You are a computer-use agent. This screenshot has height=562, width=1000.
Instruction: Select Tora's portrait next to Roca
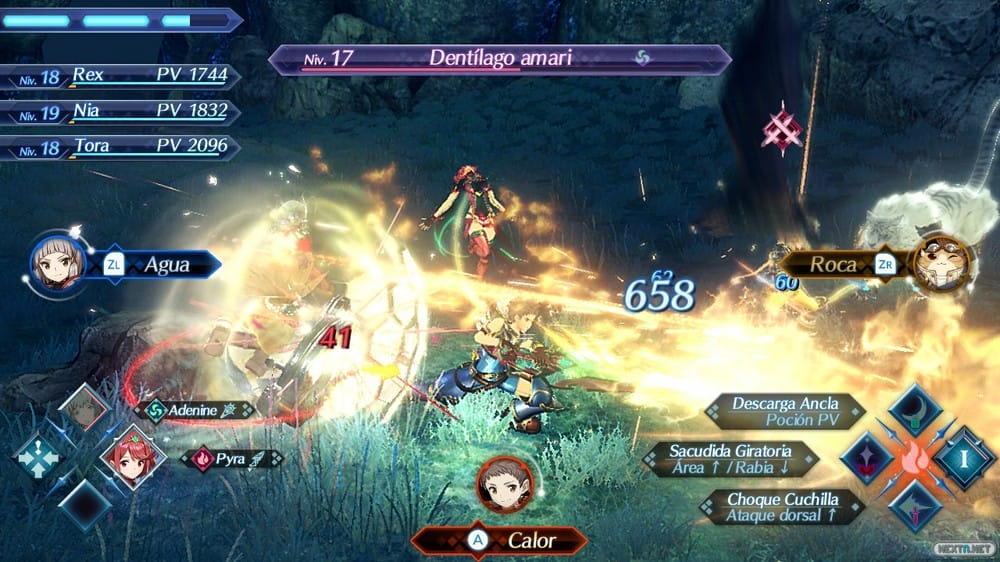pos(942,264)
